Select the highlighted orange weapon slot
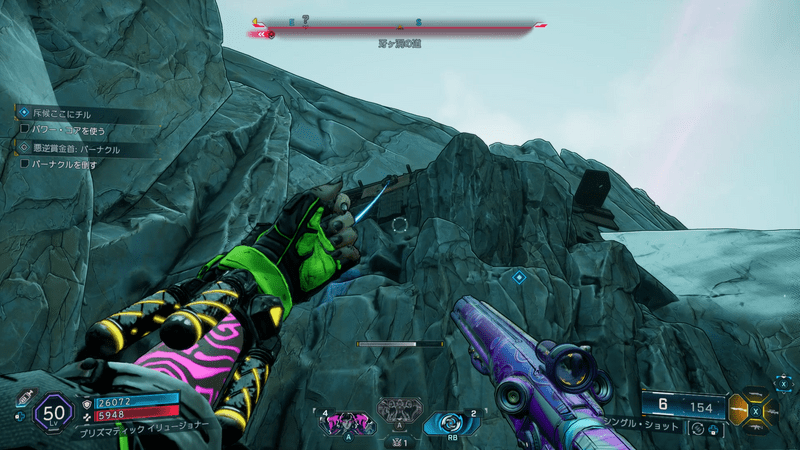This screenshot has width=800, height=450. pos(739,410)
